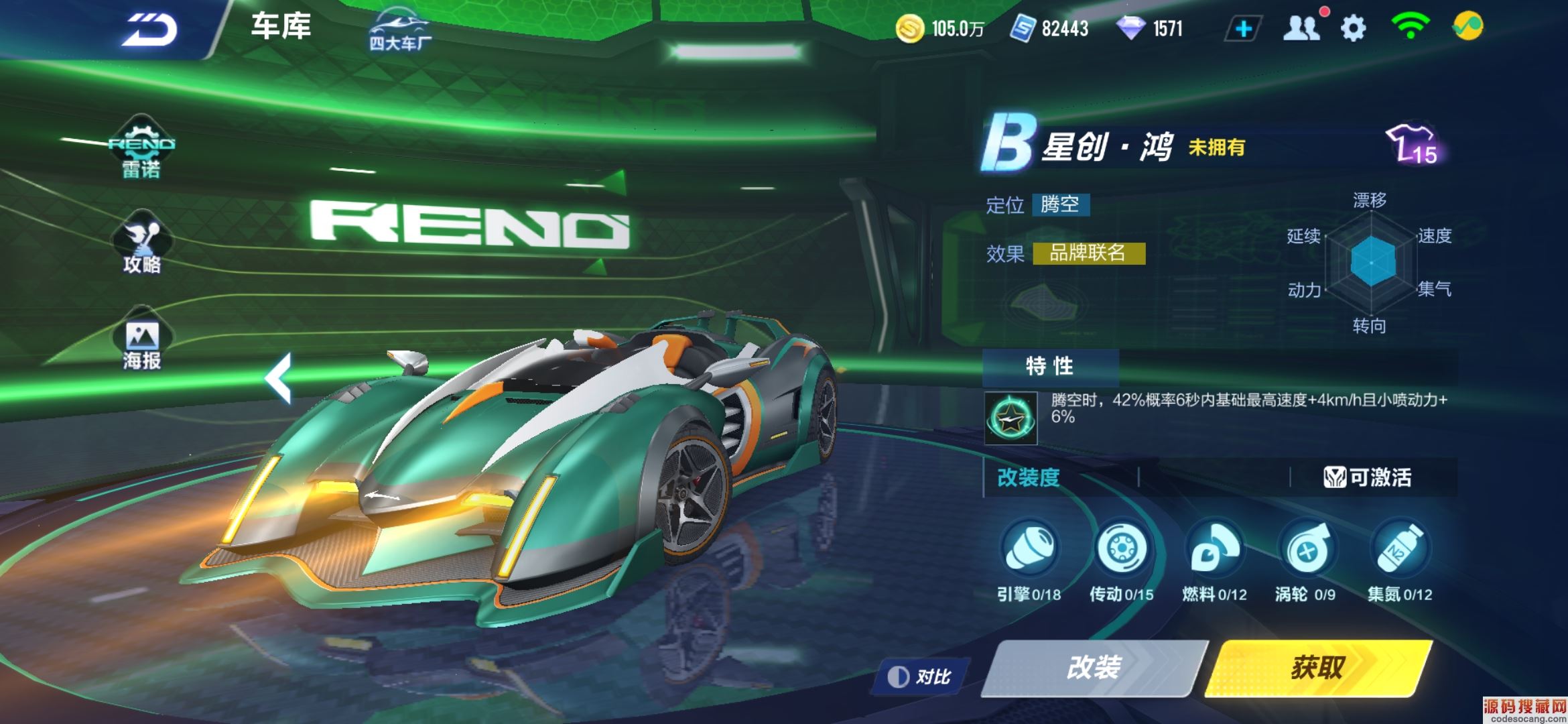Viewport: 1568px width, 724px height.
Task: Choose the 涡轮 turbo upgrade part
Action: (x=1306, y=550)
